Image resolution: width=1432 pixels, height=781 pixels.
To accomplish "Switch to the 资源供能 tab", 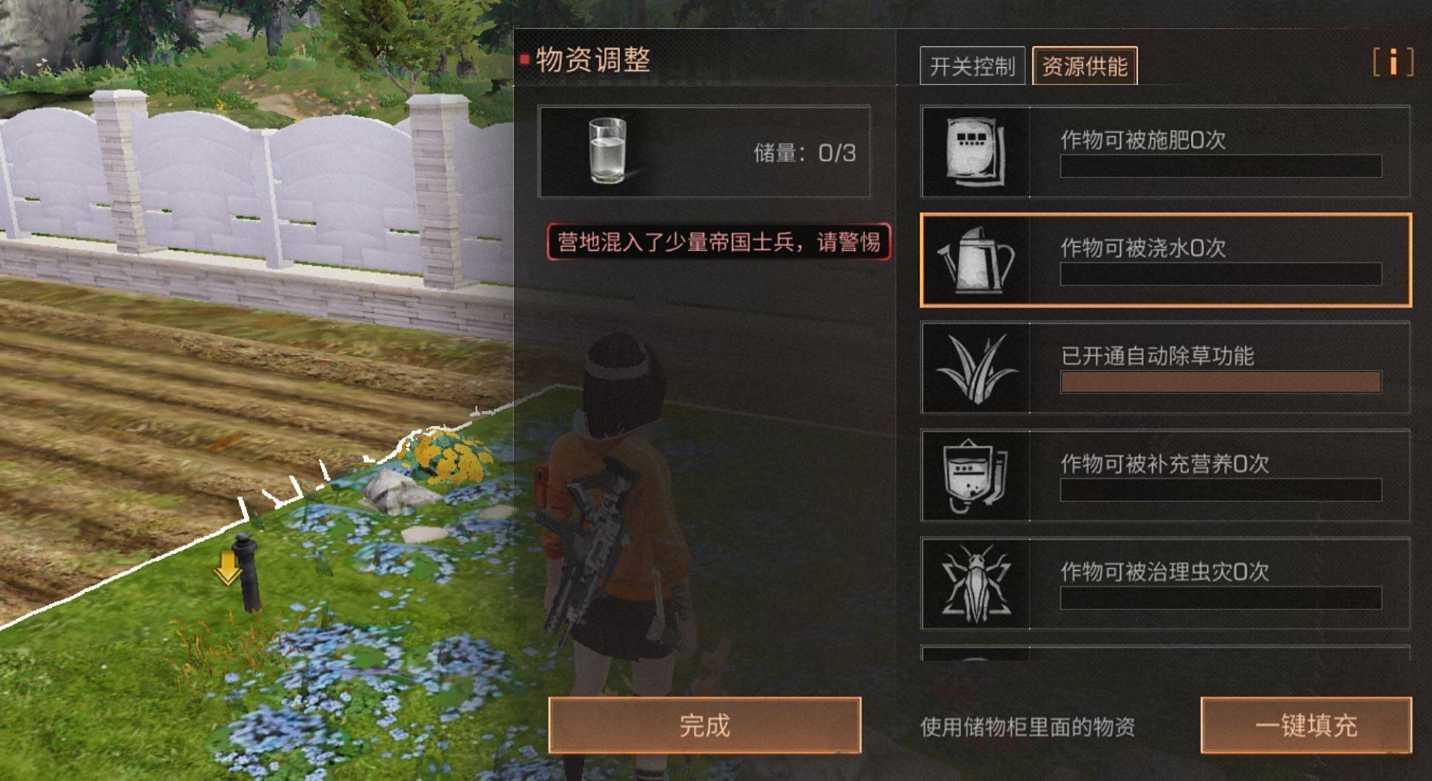I will pyautogui.click(x=1085, y=66).
